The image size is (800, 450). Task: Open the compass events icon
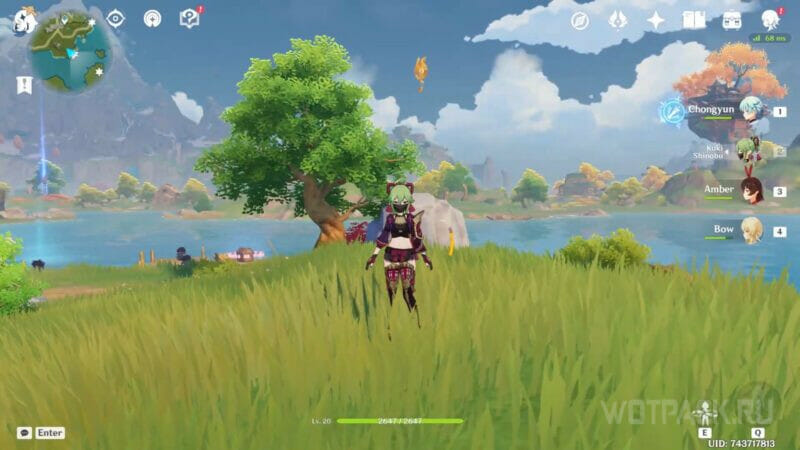point(580,20)
